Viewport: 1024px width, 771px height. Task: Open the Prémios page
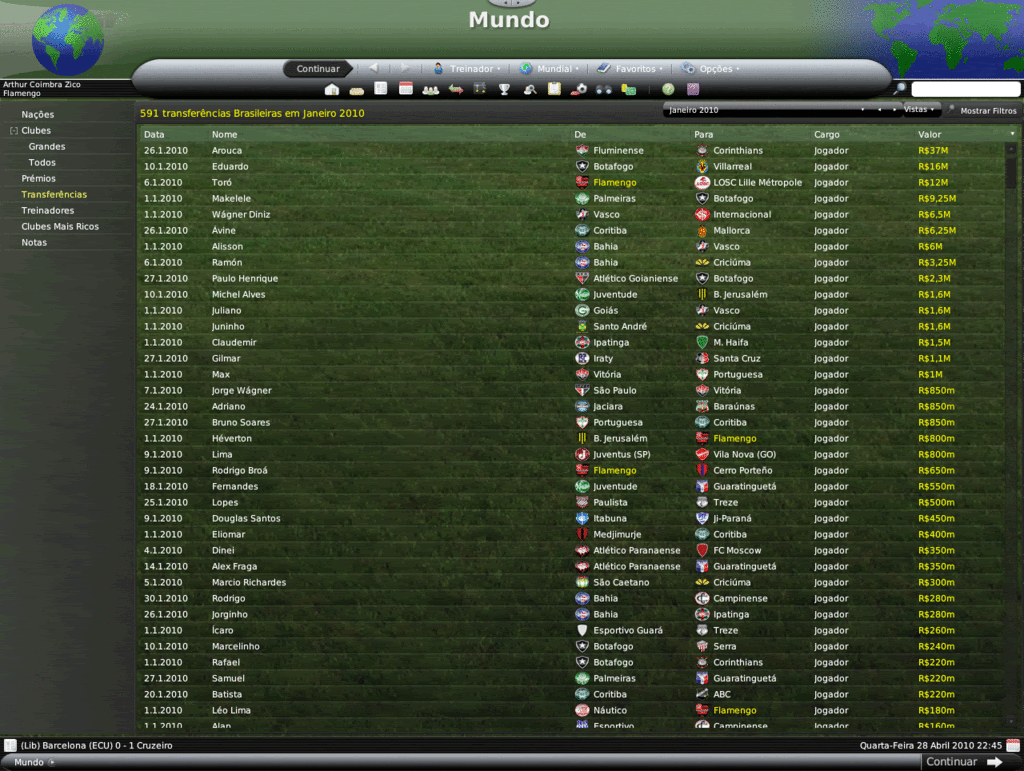point(39,179)
